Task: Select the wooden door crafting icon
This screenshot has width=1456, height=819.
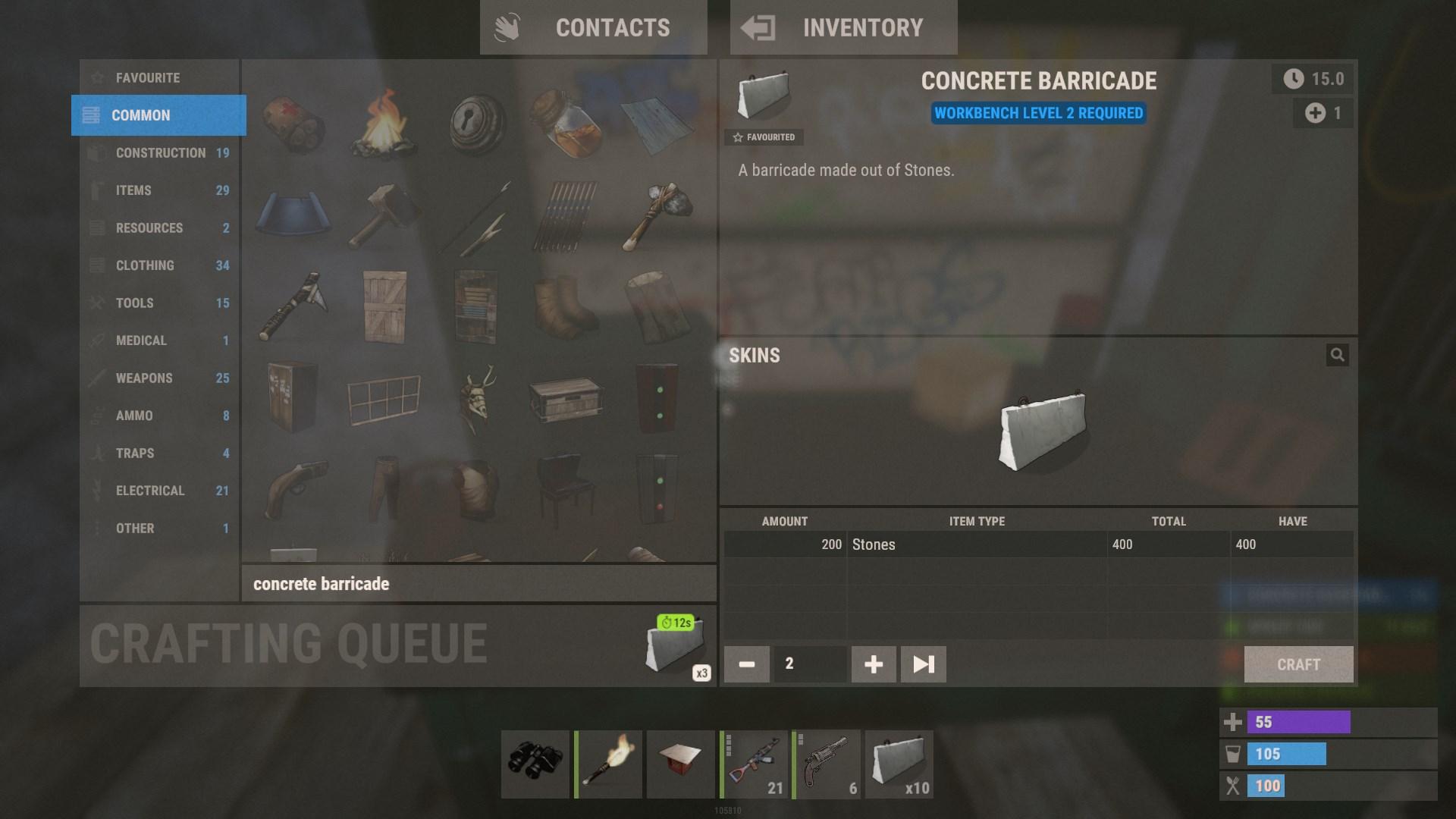Action: 385,307
